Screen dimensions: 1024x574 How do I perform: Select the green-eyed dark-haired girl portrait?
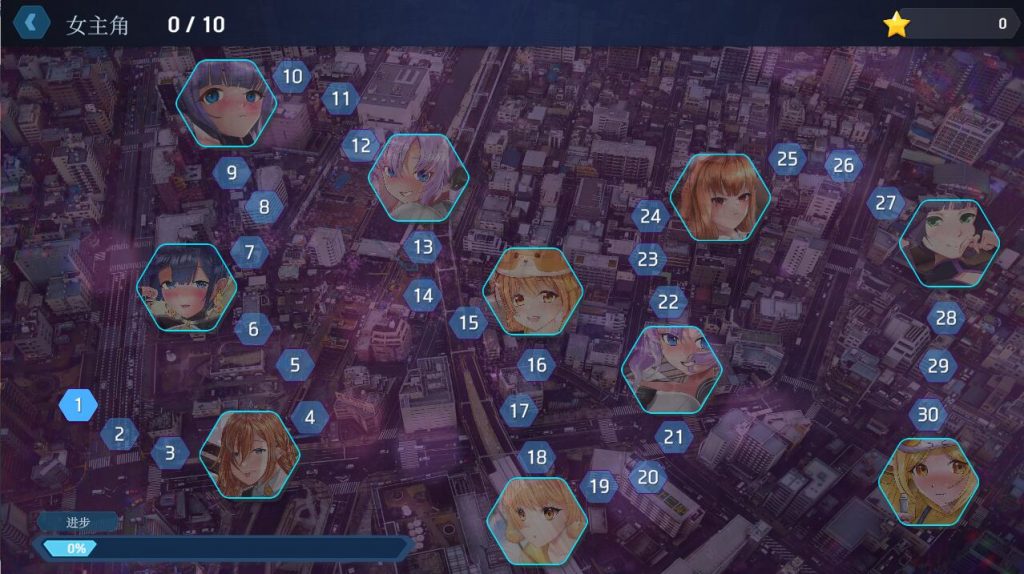948,243
